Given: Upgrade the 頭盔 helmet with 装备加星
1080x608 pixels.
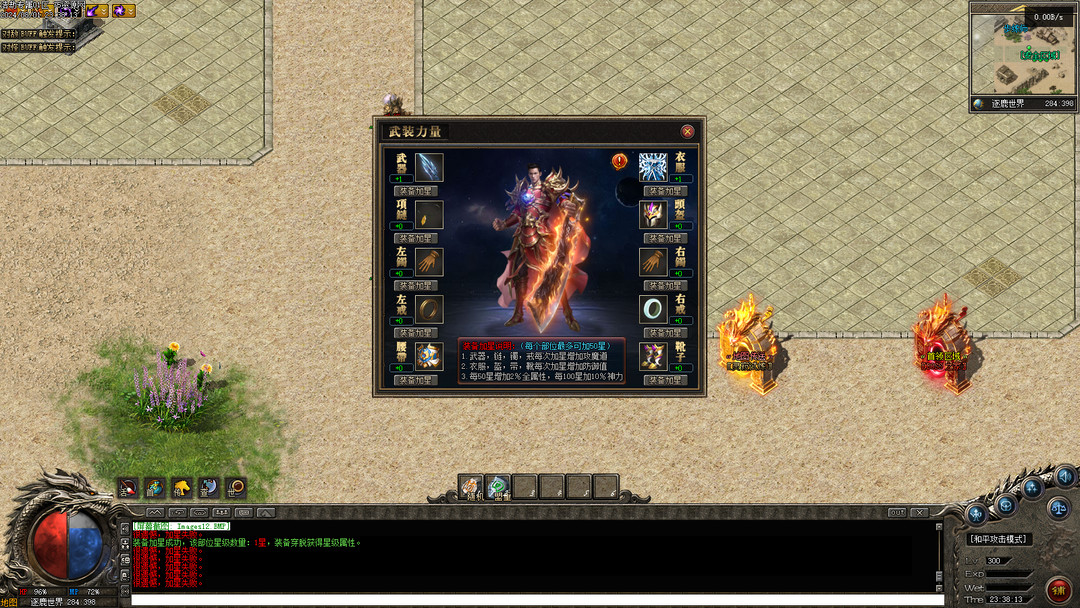Looking at the screenshot, I should coord(665,238).
